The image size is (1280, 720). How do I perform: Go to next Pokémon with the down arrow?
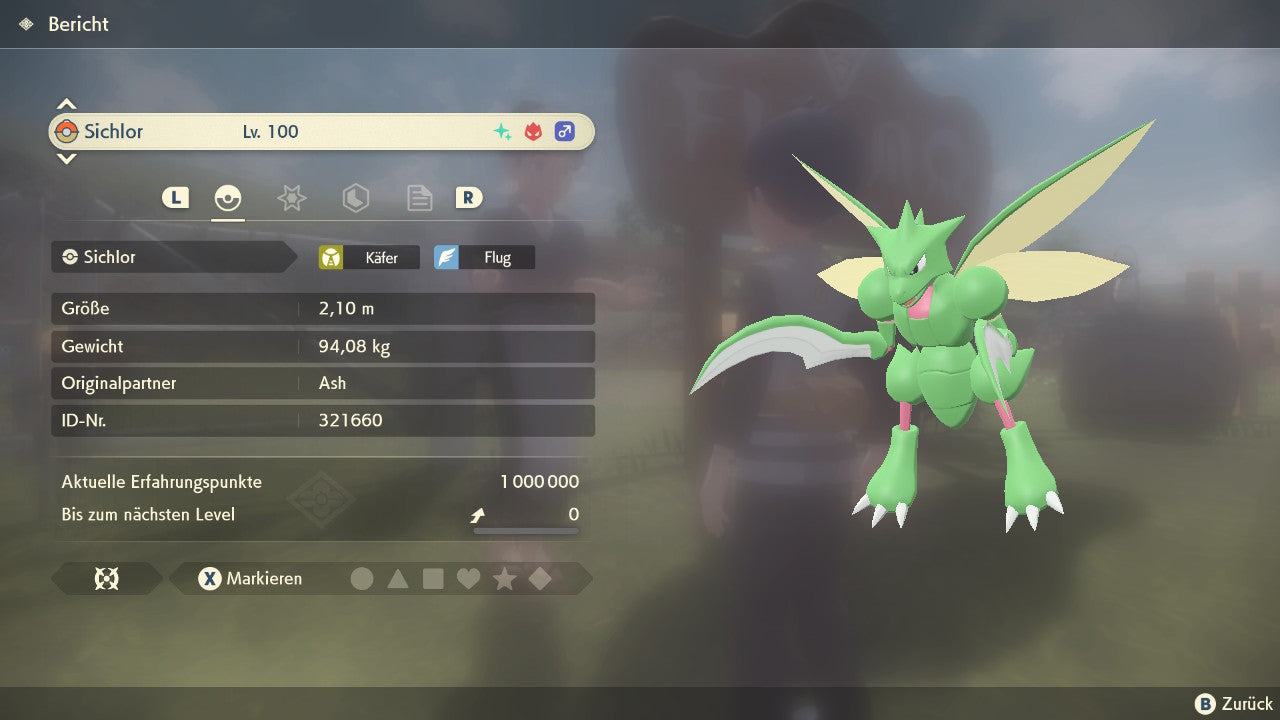[x=66, y=158]
